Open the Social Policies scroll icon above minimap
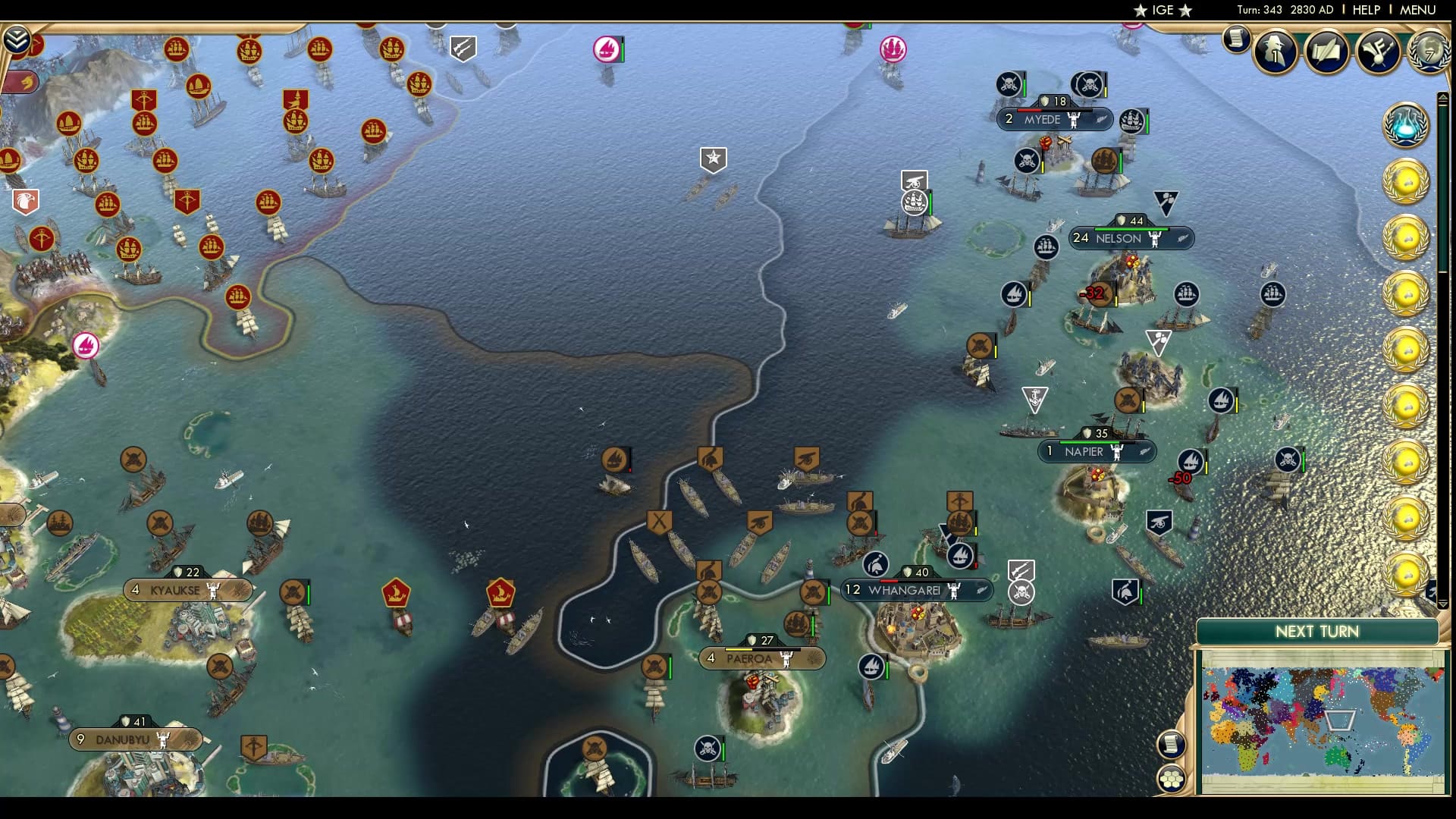Viewport: 1456px width, 819px height. pyautogui.click(x=1172, y=744)
